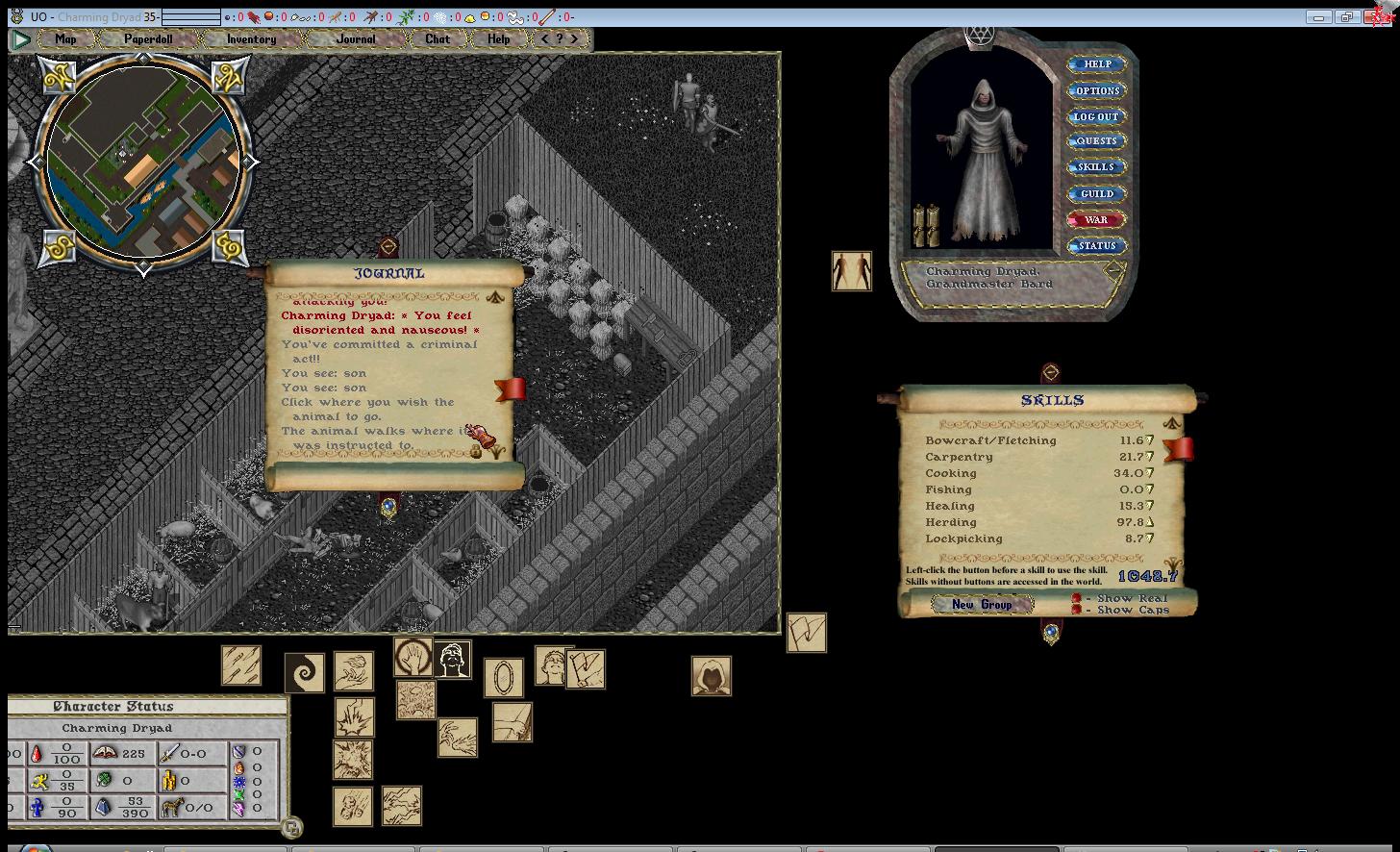Activate the spiral spell icon
This screenshot has width=1400, height=852.
(304, 672)
